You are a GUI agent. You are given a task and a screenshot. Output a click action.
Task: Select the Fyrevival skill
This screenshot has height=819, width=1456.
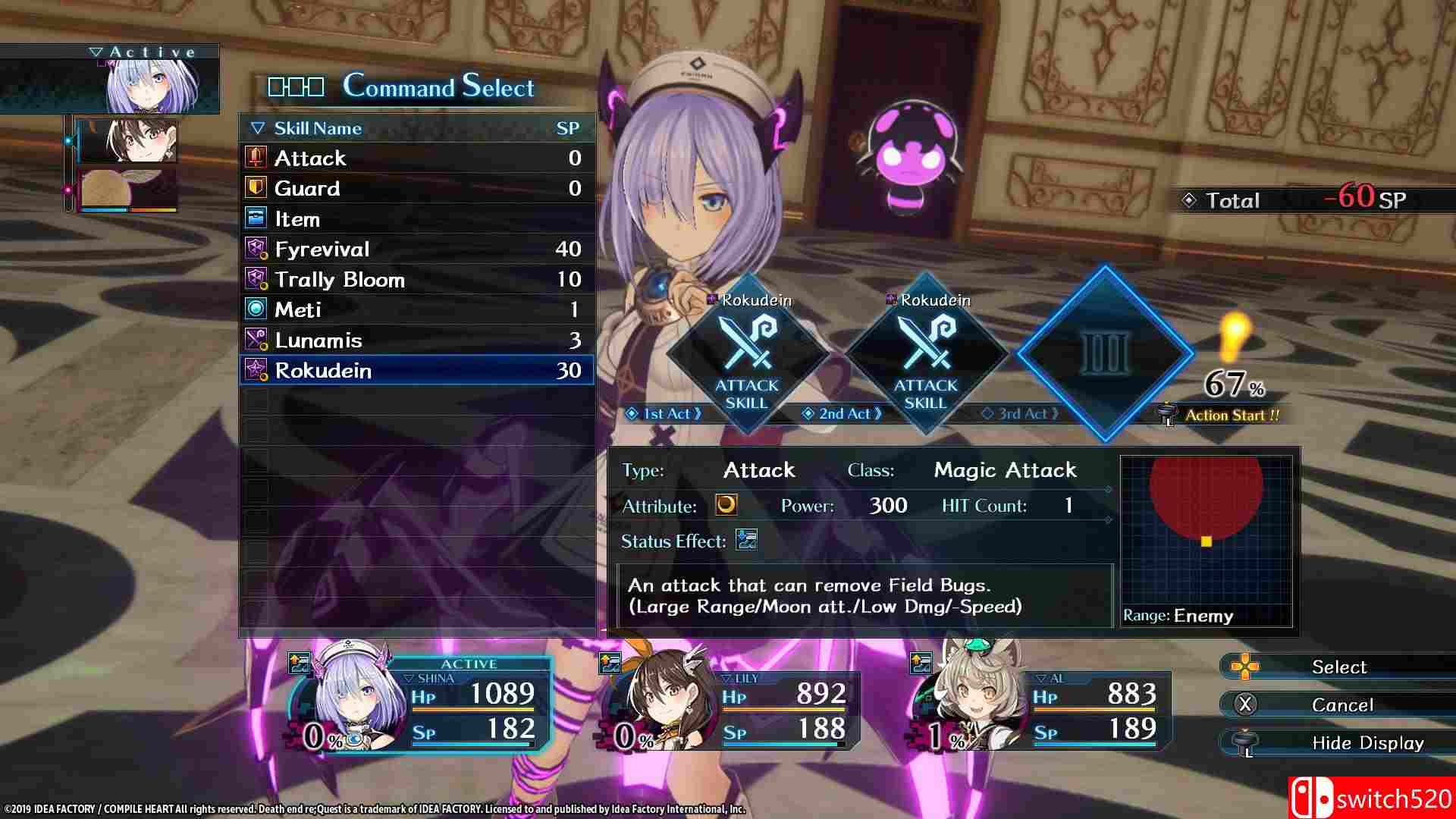[x=416, y=249]
